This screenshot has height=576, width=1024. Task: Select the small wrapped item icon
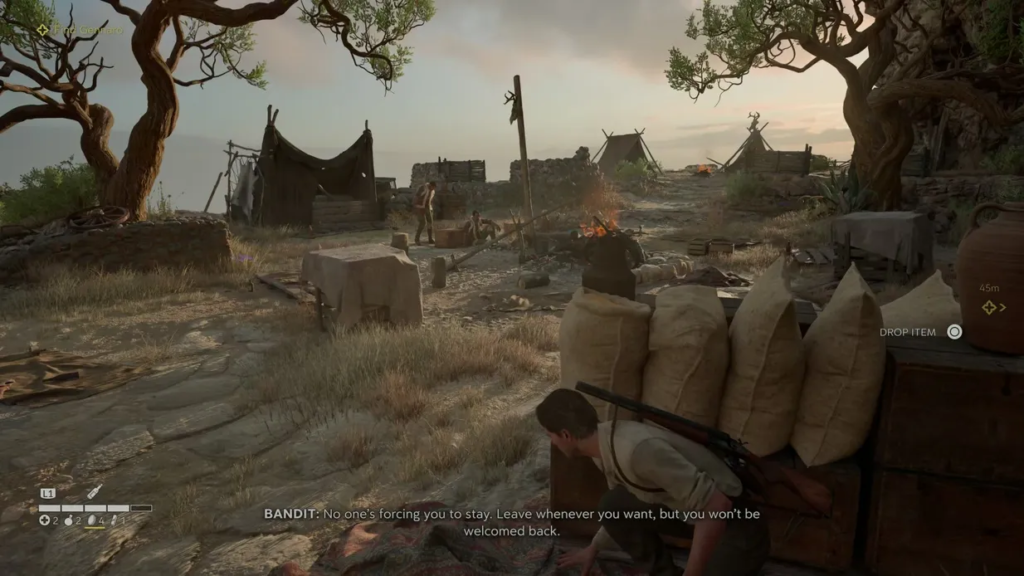[x=114, y=520]
